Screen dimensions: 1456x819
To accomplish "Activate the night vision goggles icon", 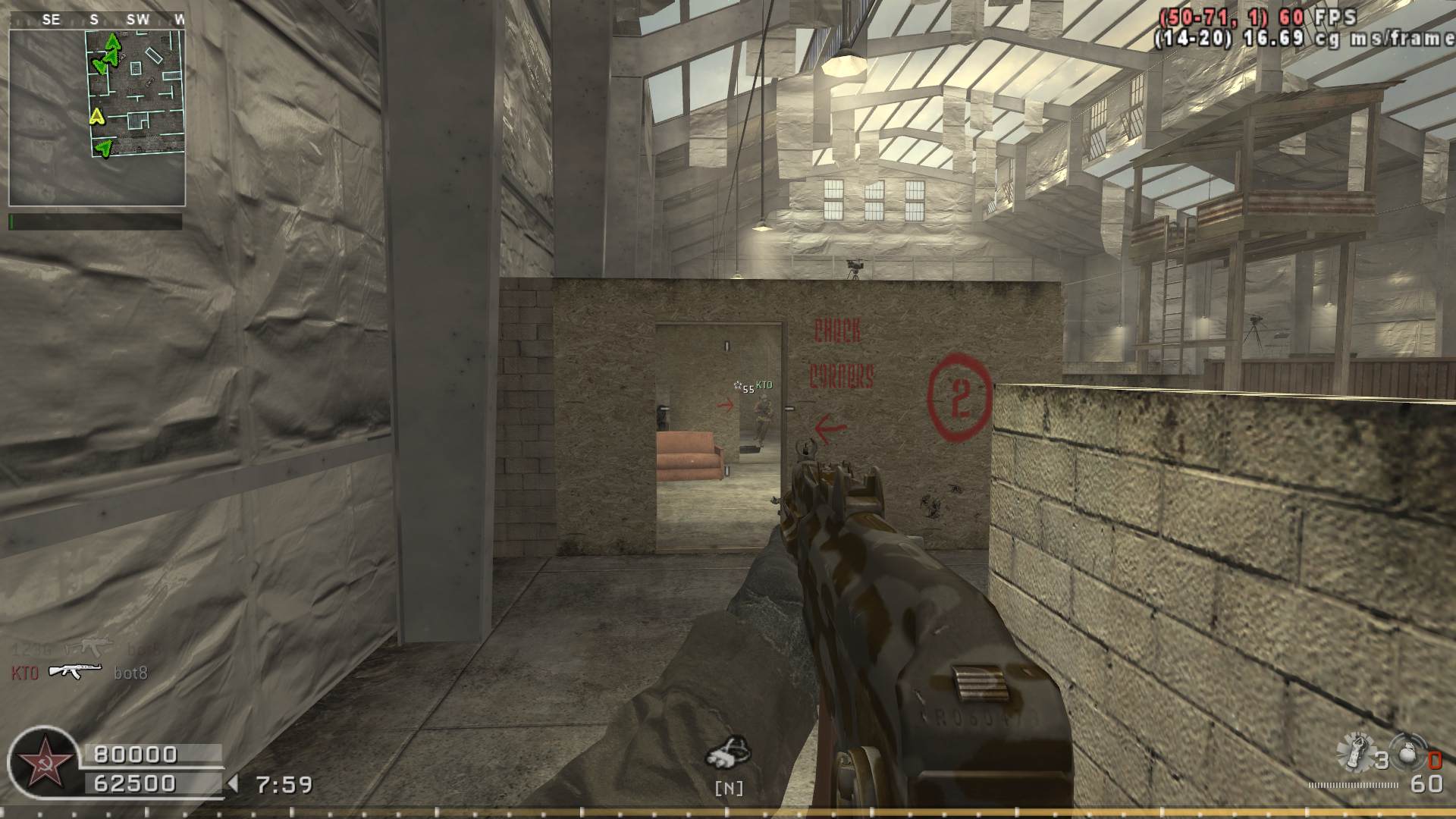I will [x=728, y=752].
